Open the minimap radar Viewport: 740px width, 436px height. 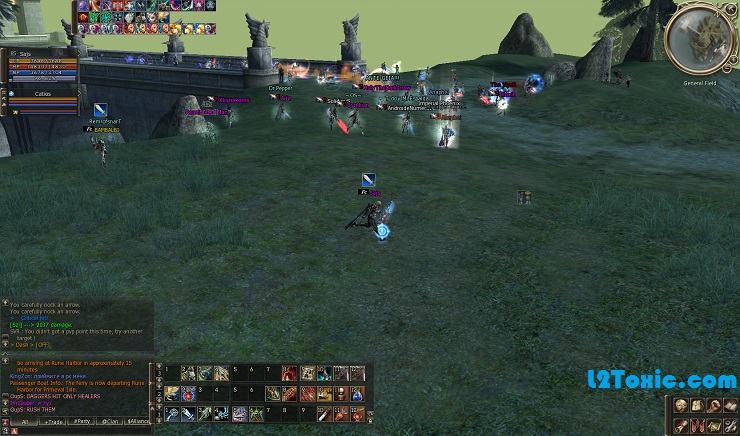pos(705,40)
